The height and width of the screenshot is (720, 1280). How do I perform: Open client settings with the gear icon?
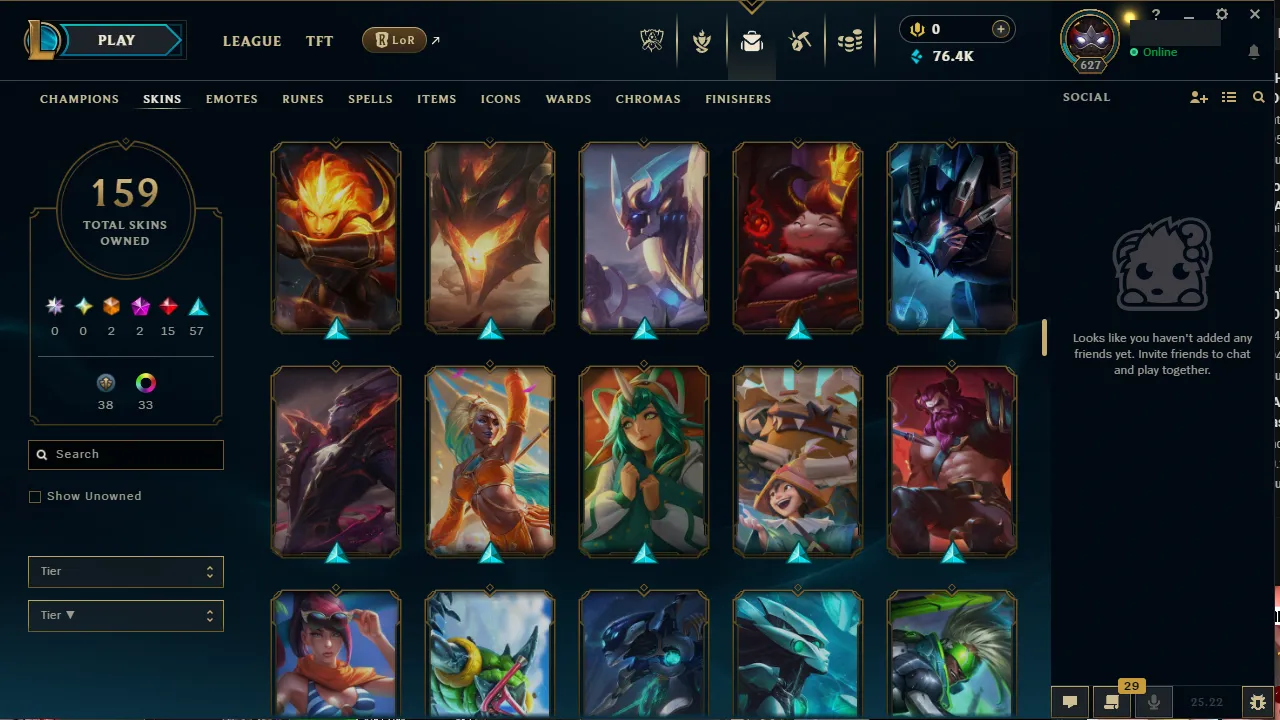[x=1221, y=14]
